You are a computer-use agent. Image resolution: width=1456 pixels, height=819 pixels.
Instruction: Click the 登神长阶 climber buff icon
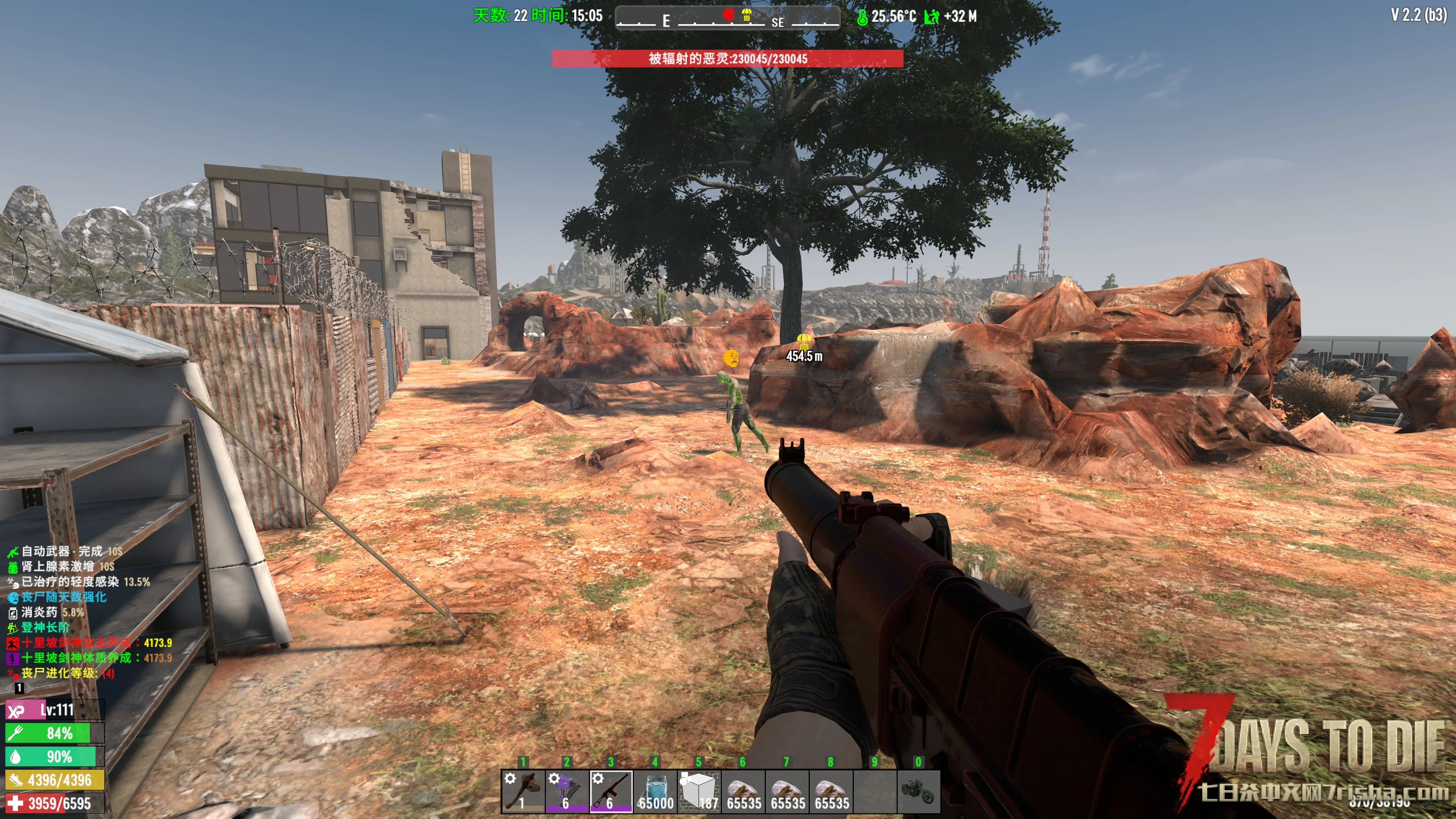pos(13,628)
